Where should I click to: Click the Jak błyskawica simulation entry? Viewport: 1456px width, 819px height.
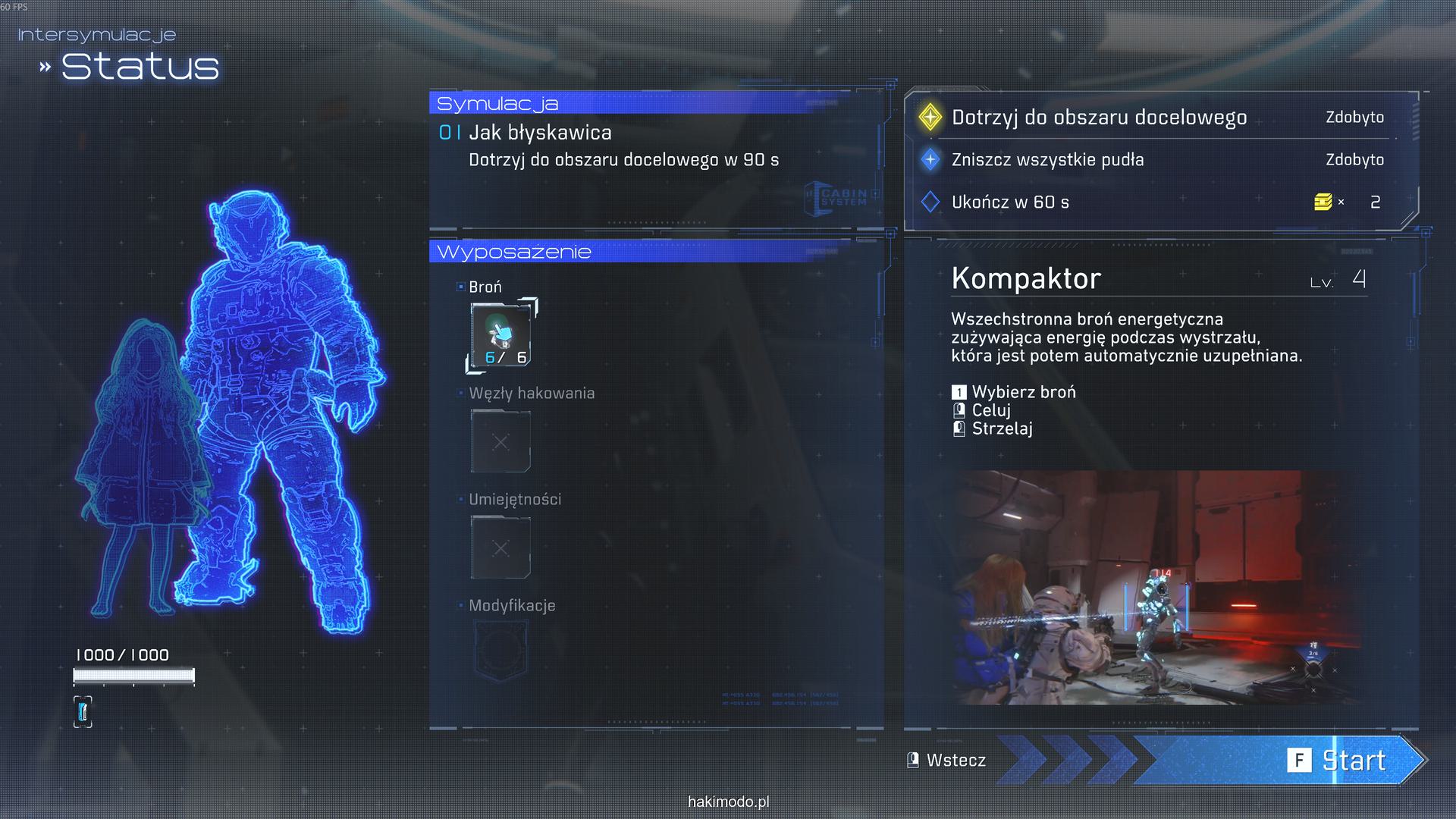[x=540, y=133]
